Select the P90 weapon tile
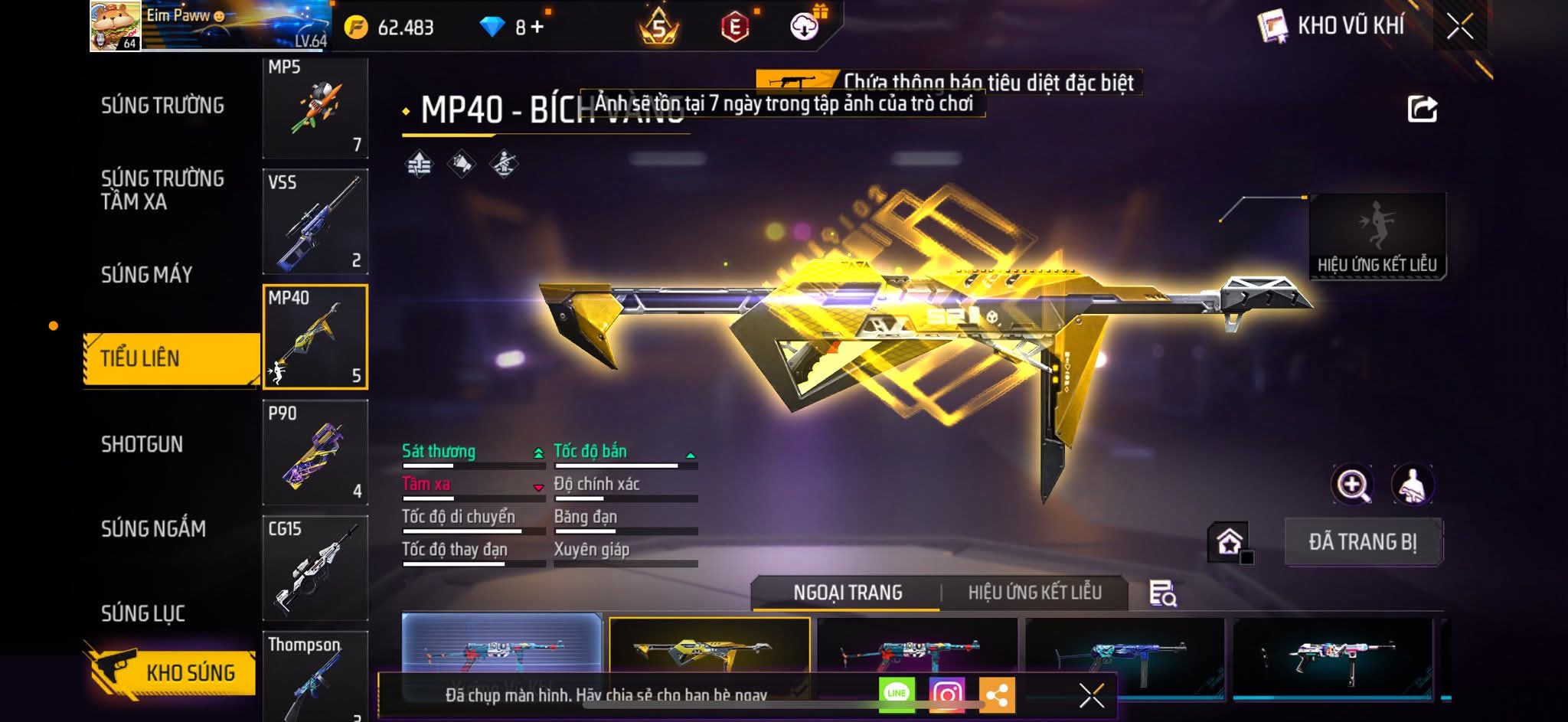Screen dimensions: 1568x722 pyautogui.click(x=315, y=452)
